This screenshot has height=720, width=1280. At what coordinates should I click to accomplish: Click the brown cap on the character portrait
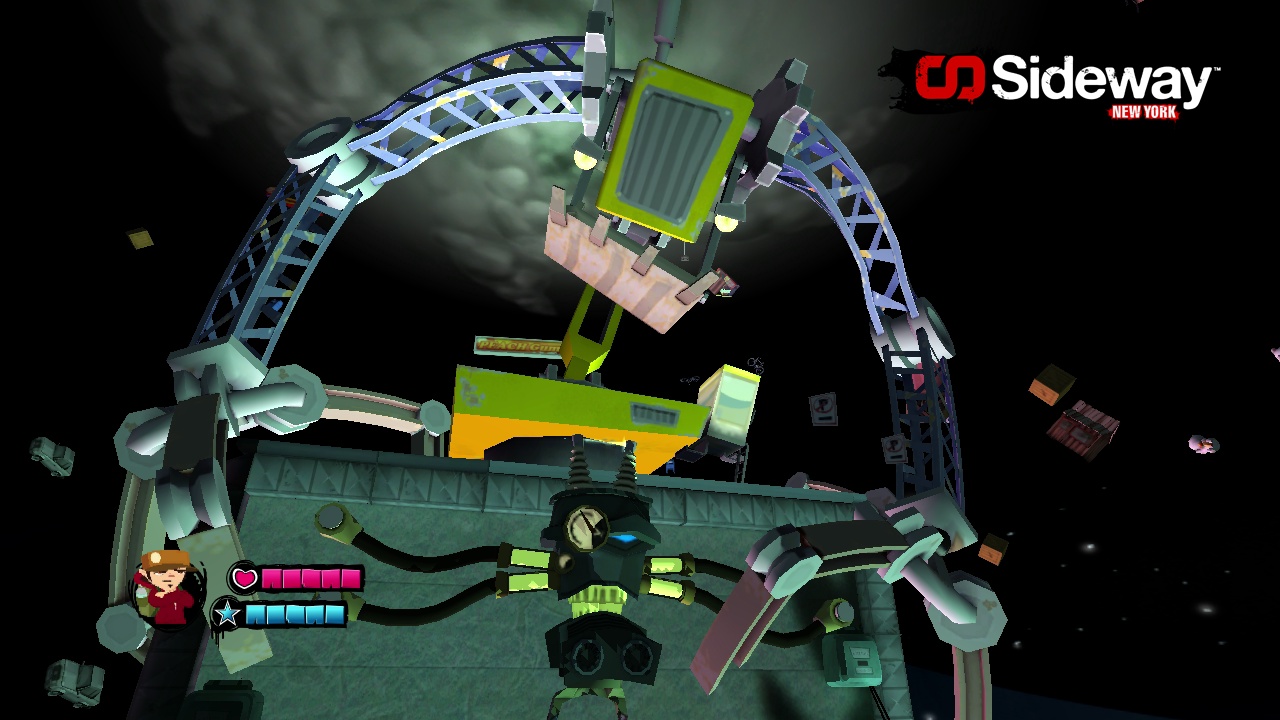coord(165,558)
